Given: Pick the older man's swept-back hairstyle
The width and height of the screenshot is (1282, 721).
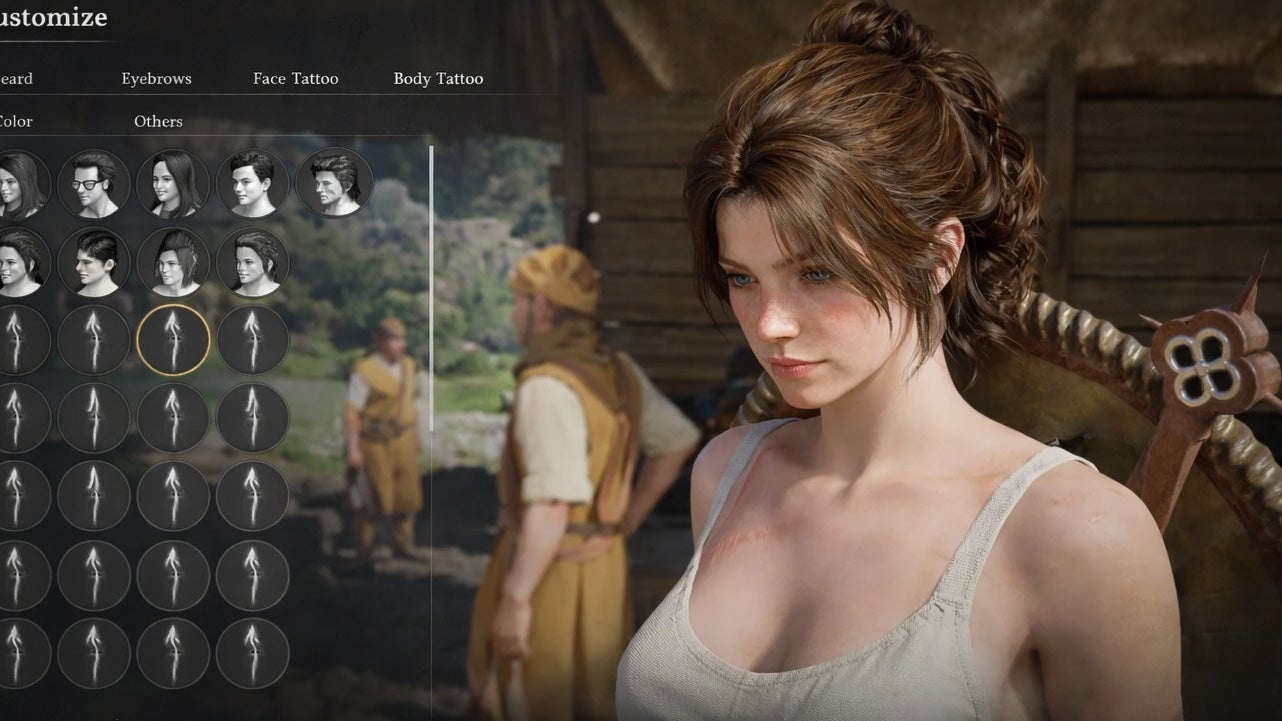Looking at the screenshot, I should [x=334, y=184].
